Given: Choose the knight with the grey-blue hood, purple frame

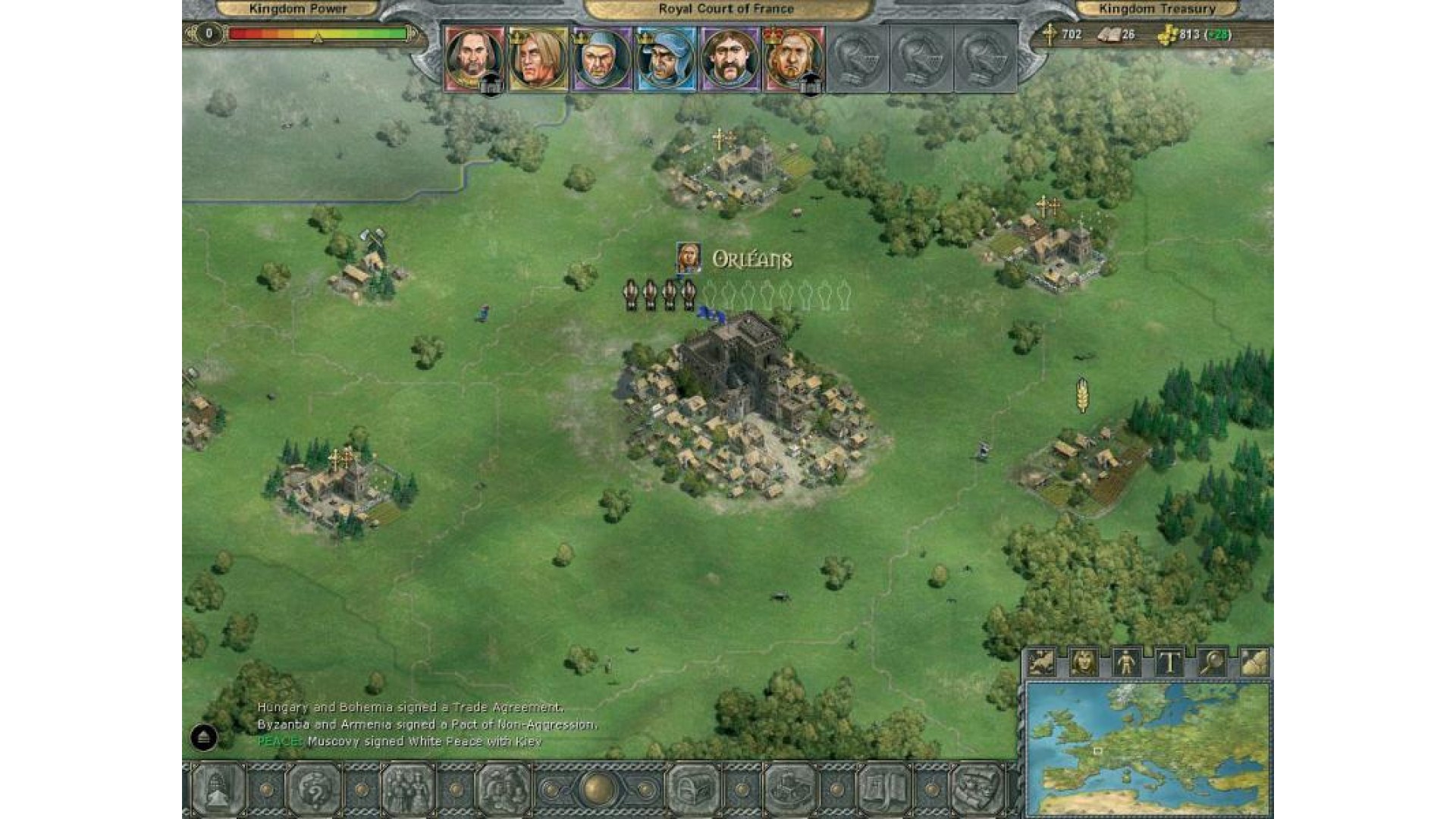Looking at the screenshot, I should 602,59.
